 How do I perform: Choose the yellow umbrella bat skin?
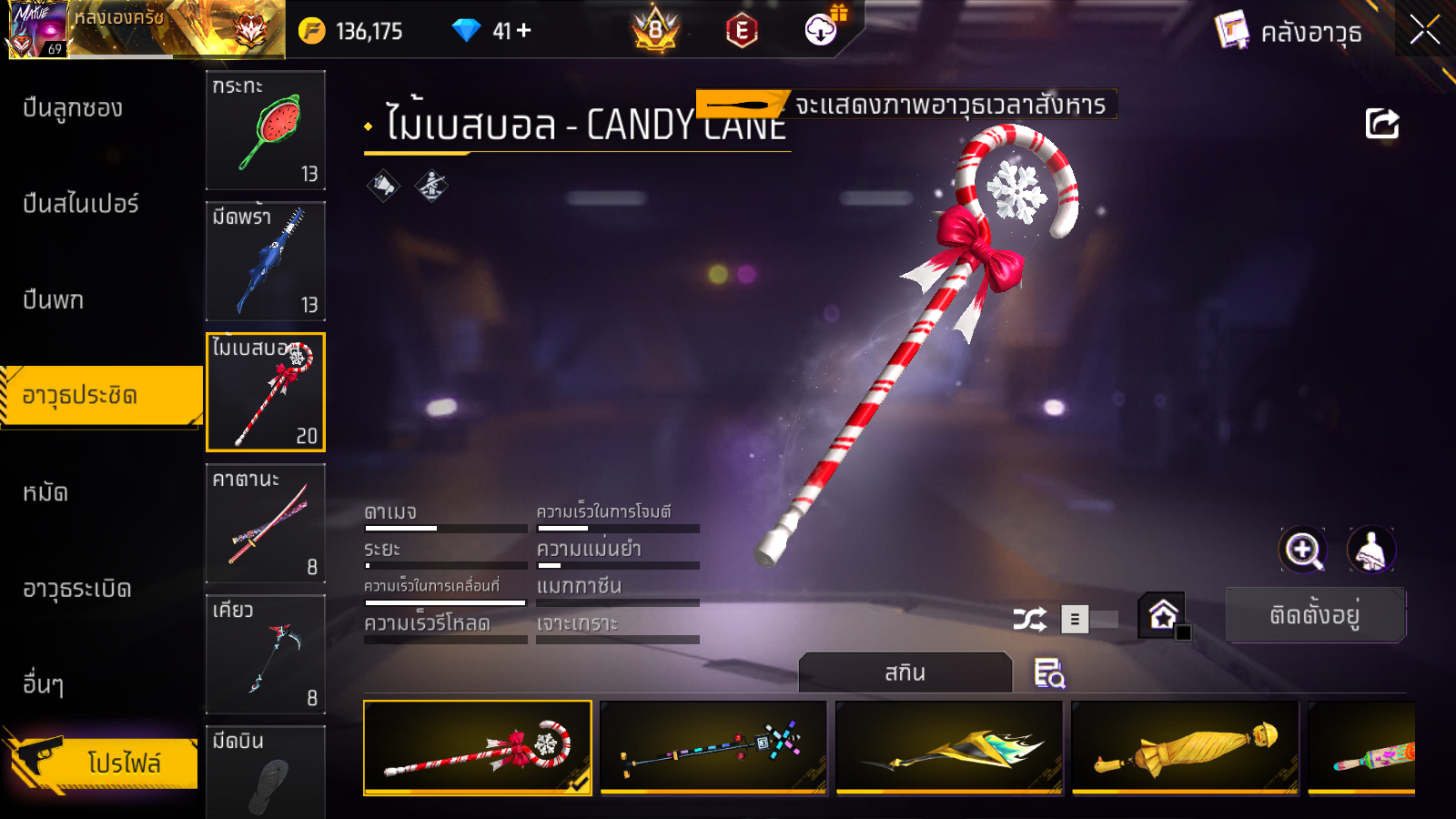point(1185,747)
